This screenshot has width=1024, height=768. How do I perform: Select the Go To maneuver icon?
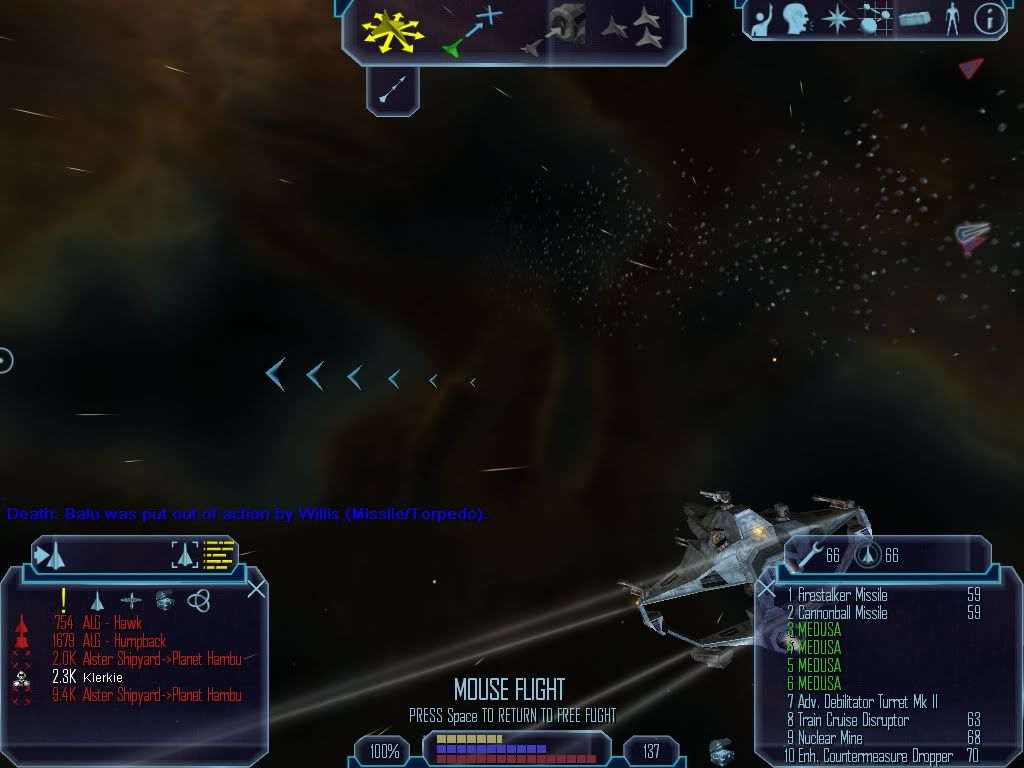click(472, 30)
